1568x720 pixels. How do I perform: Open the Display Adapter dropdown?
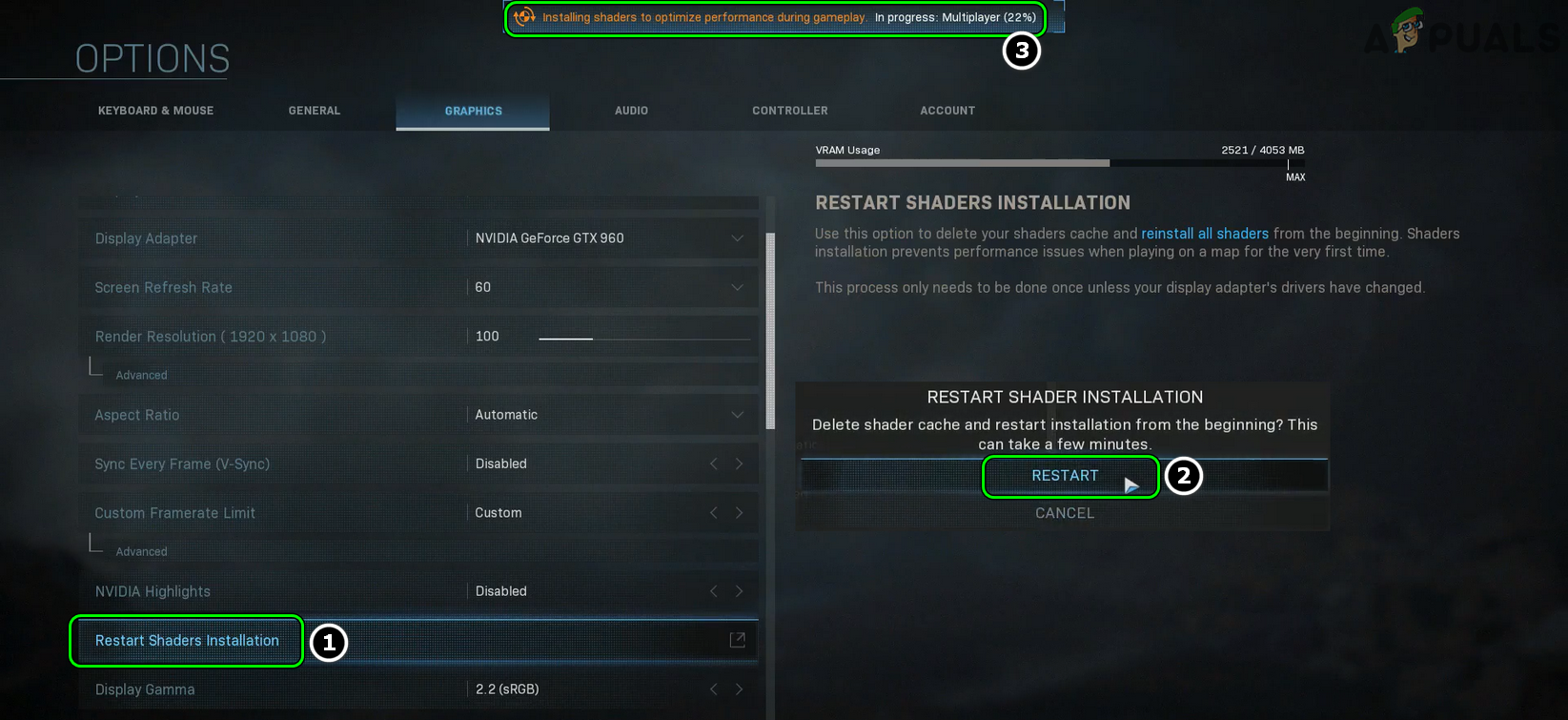737,238
